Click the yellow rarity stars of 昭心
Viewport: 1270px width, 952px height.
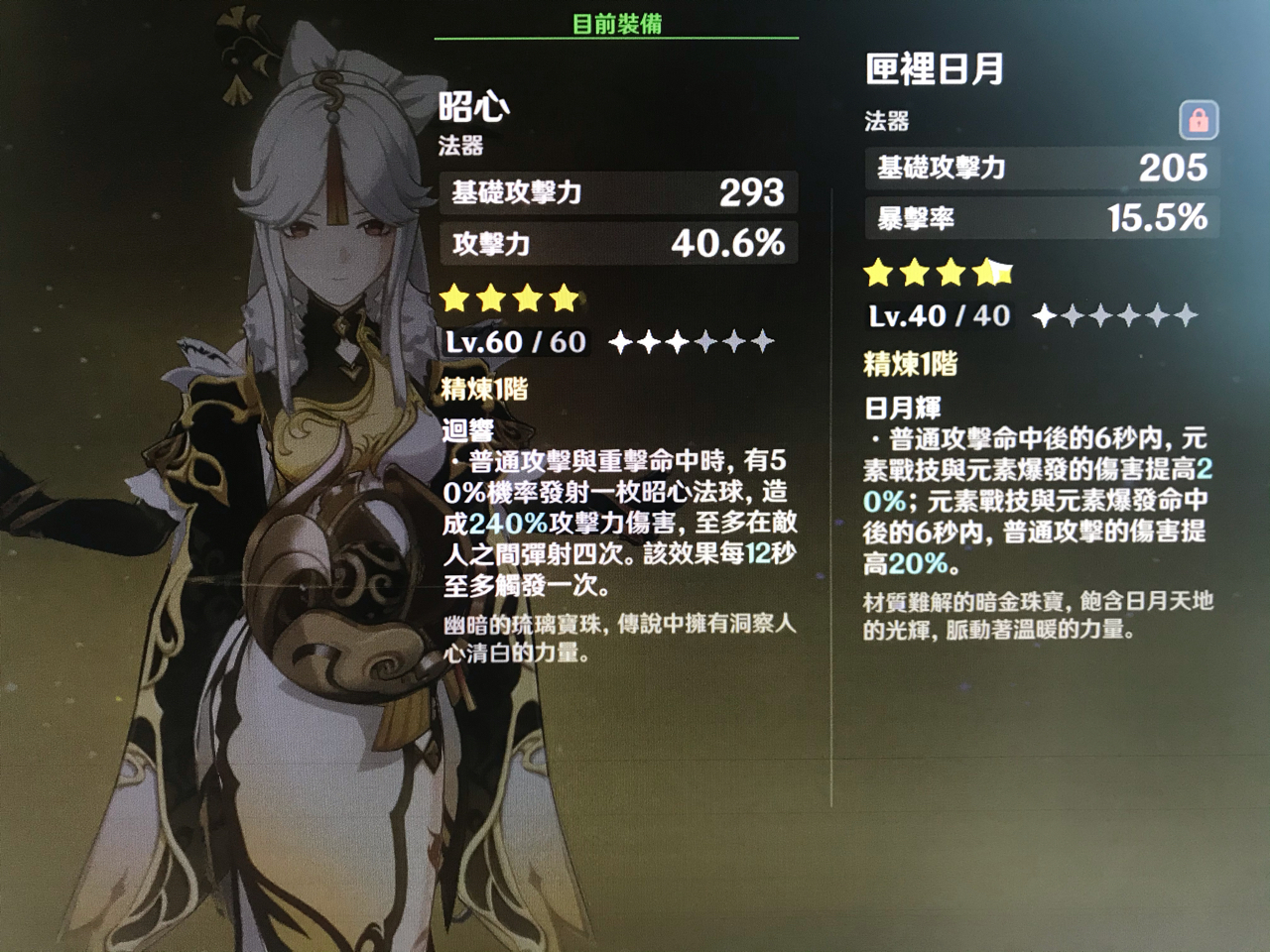point(508,297)
